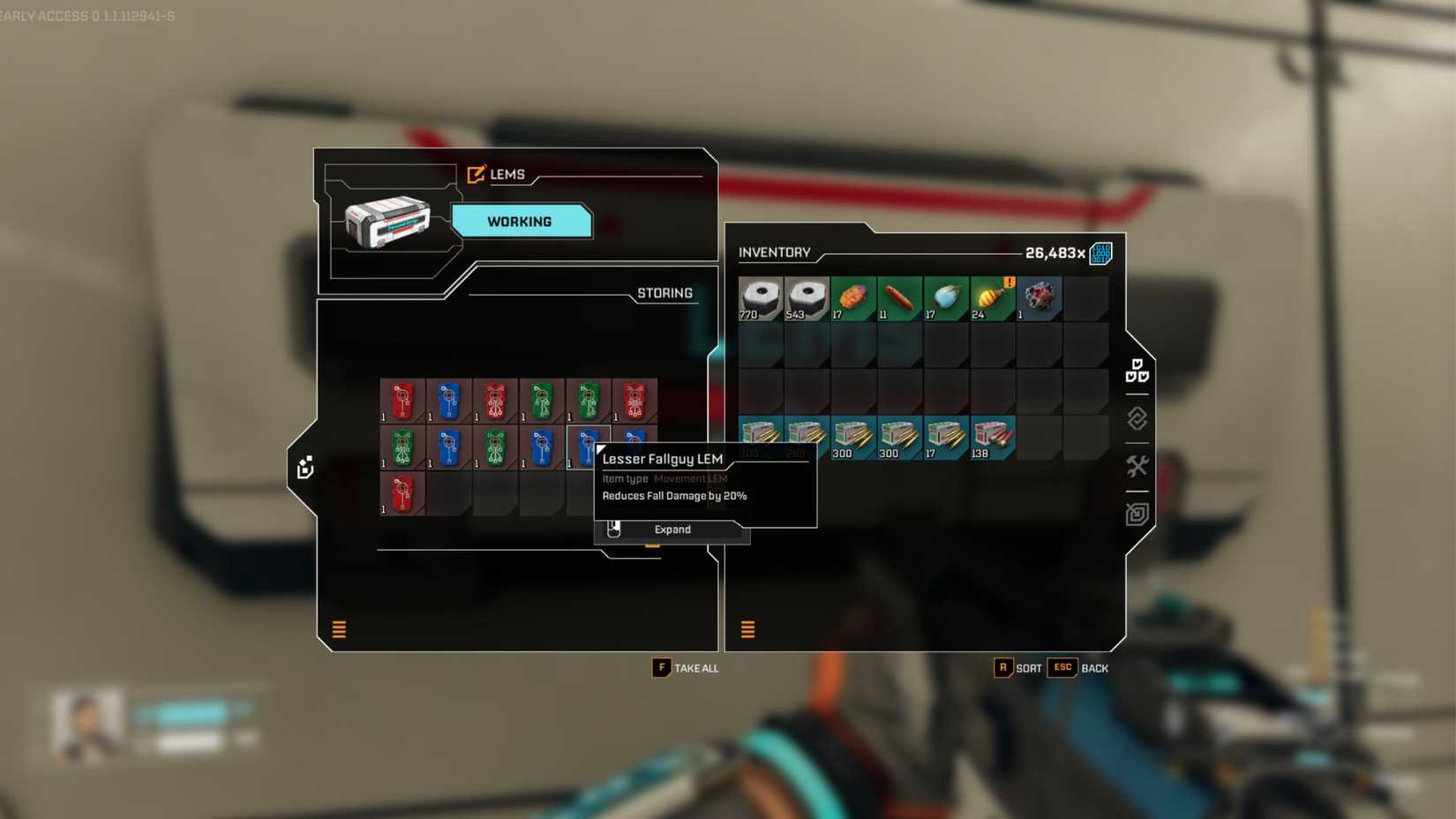Viewport: 1456px width, 819px height.
Task: Click the storage panel hamburger menu
Action: pos(338,630)
